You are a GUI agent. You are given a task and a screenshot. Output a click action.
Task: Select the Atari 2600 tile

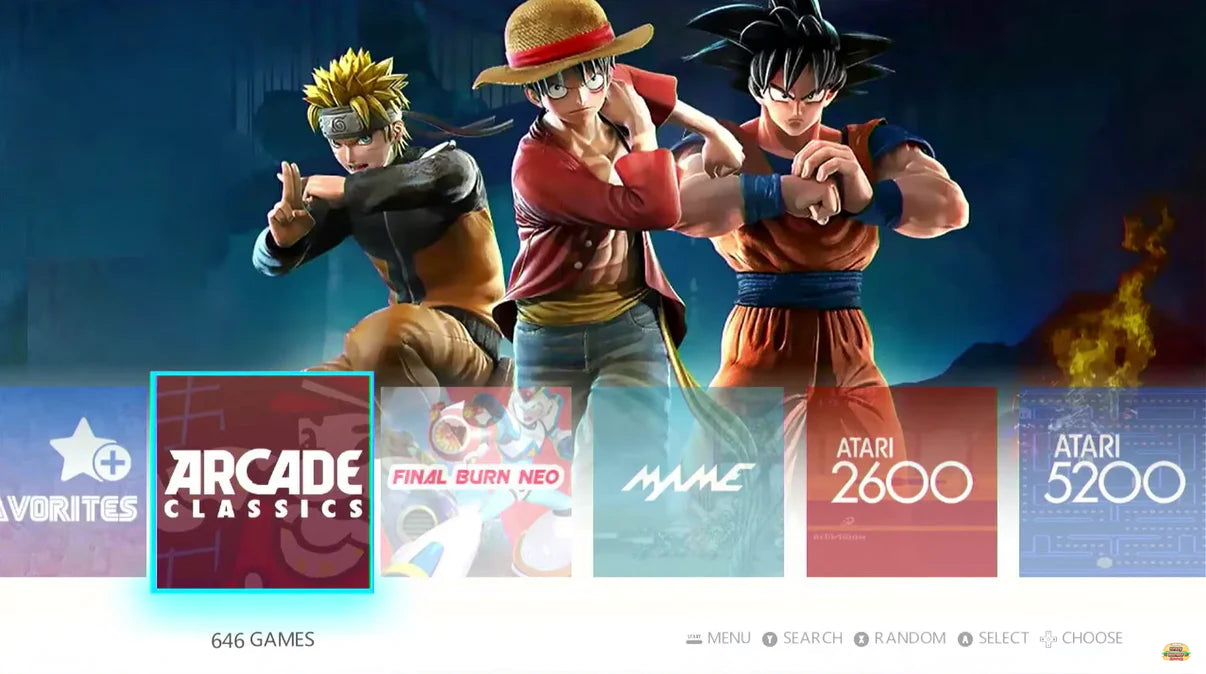pos(901,482)
